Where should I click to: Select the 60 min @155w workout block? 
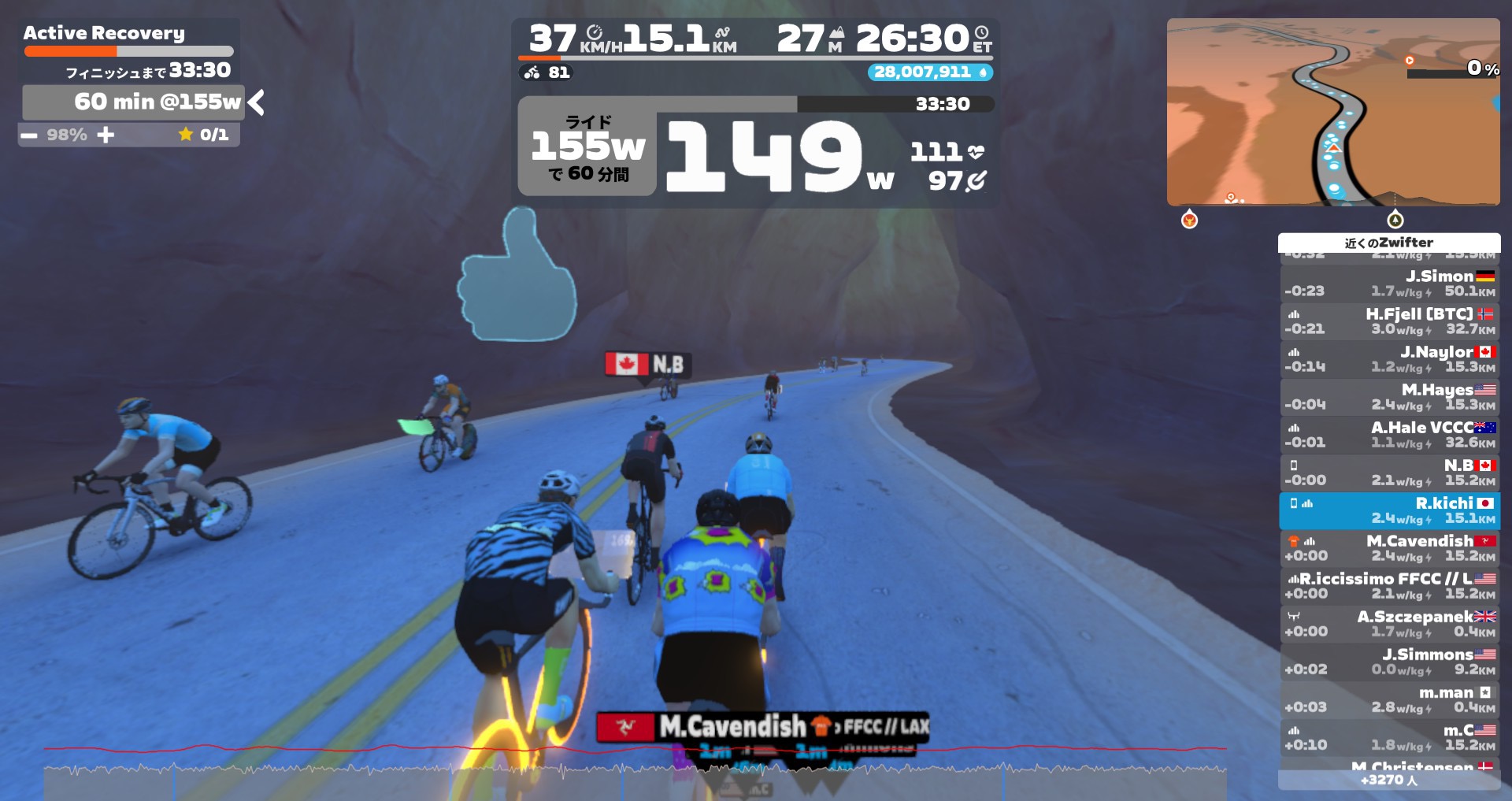(132, 102)
